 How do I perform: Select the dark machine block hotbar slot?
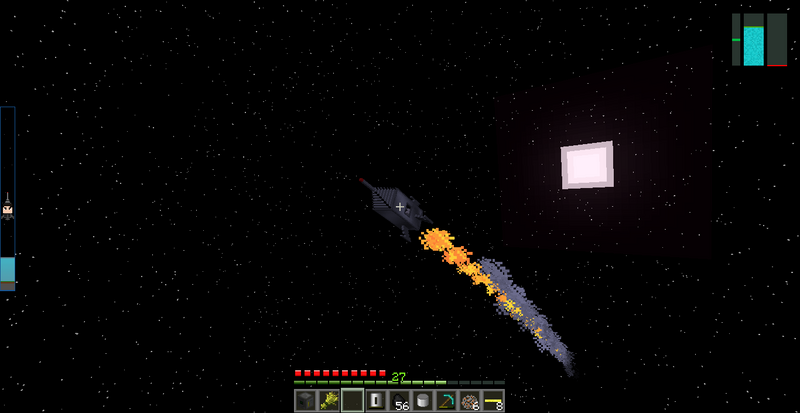[x=306, y=401]
